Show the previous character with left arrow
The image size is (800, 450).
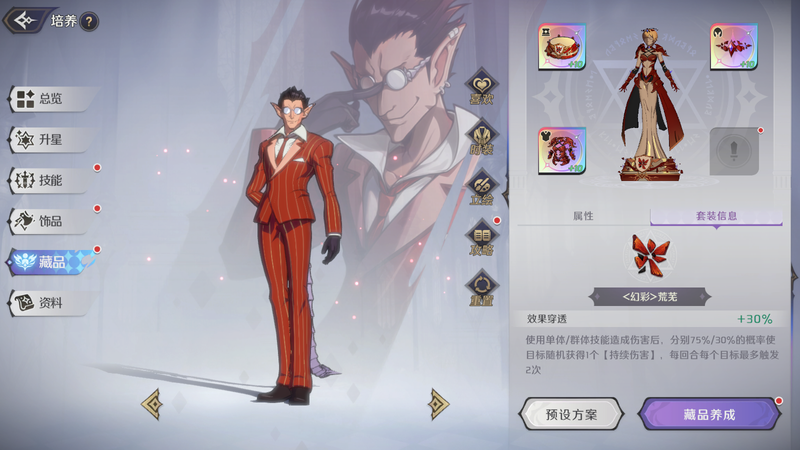(x=152, y=403)
